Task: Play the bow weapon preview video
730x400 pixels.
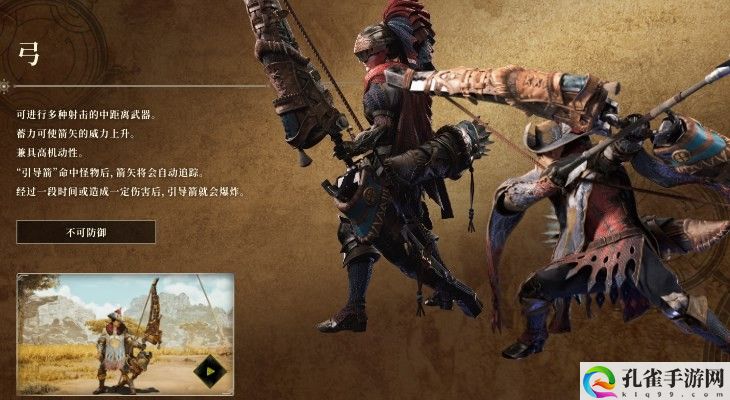Action: 210,371
